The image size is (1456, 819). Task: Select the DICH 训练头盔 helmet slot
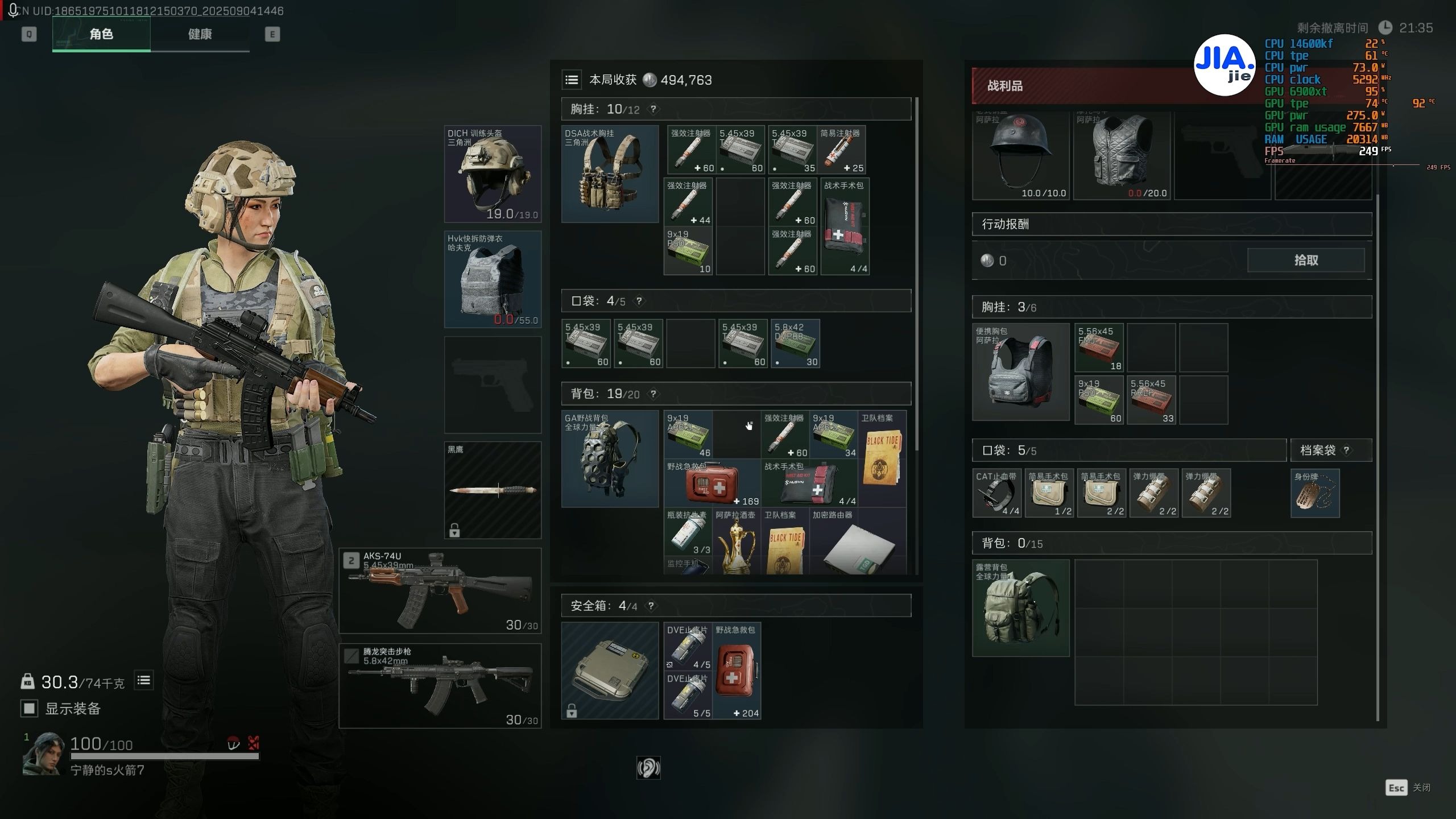tap(493, 174)
